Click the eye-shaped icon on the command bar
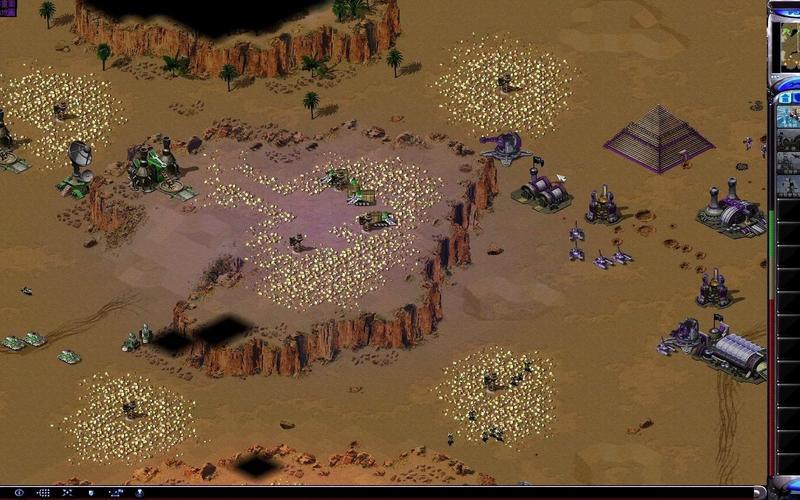Screen dimensions: 800x500 tap(19, 492)
